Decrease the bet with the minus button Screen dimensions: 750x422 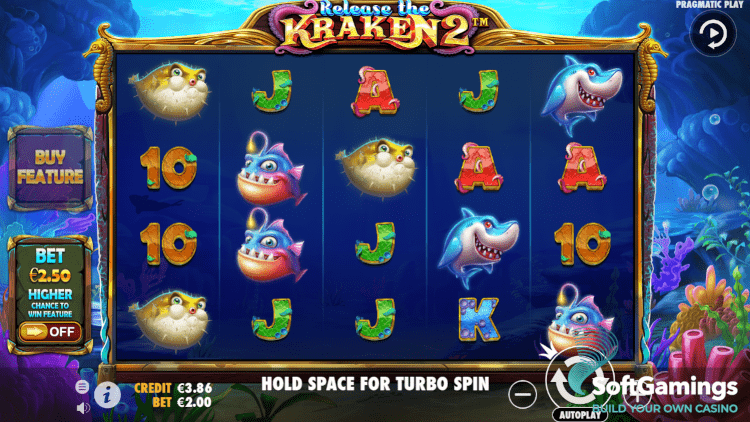pos(523,394)
